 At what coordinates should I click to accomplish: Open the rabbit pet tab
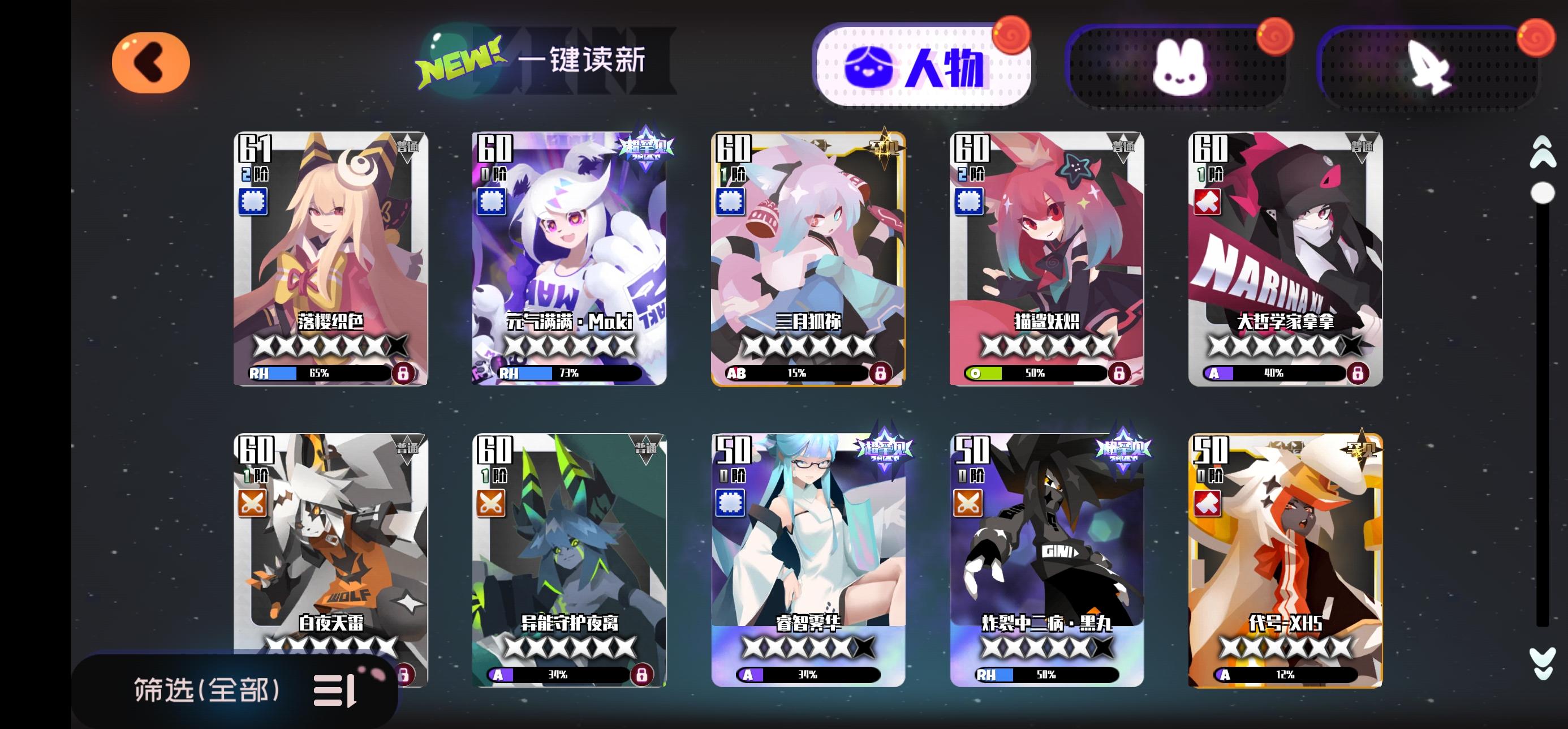[x=1181, y=67]
